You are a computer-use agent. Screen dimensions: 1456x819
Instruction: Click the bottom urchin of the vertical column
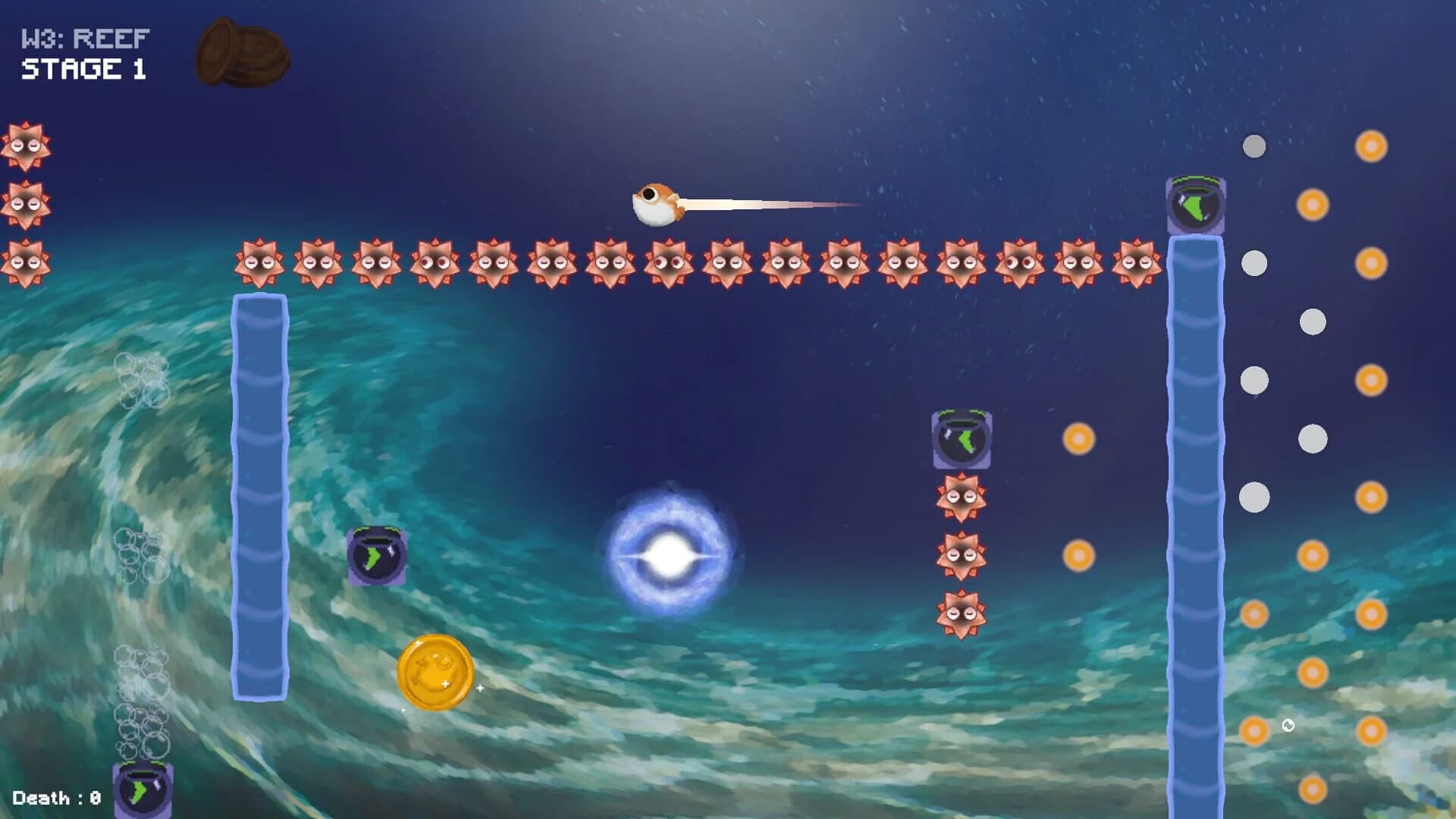[962, 614]
